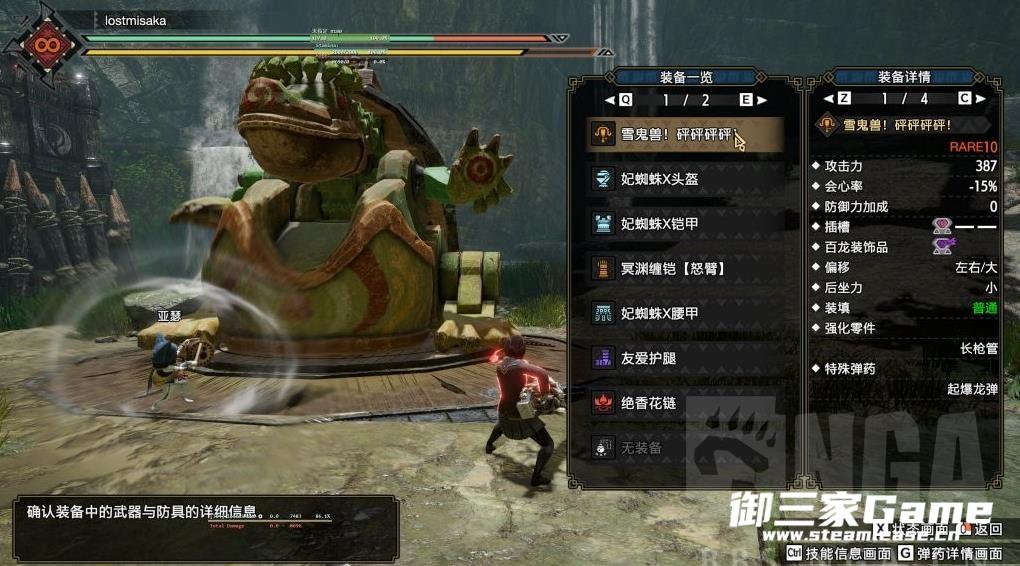Screen dimensions: 1020x566
Task: Pick the 冥渊缠铠【怒臂】 arm armor row
Action: click(x=684, y=268)
